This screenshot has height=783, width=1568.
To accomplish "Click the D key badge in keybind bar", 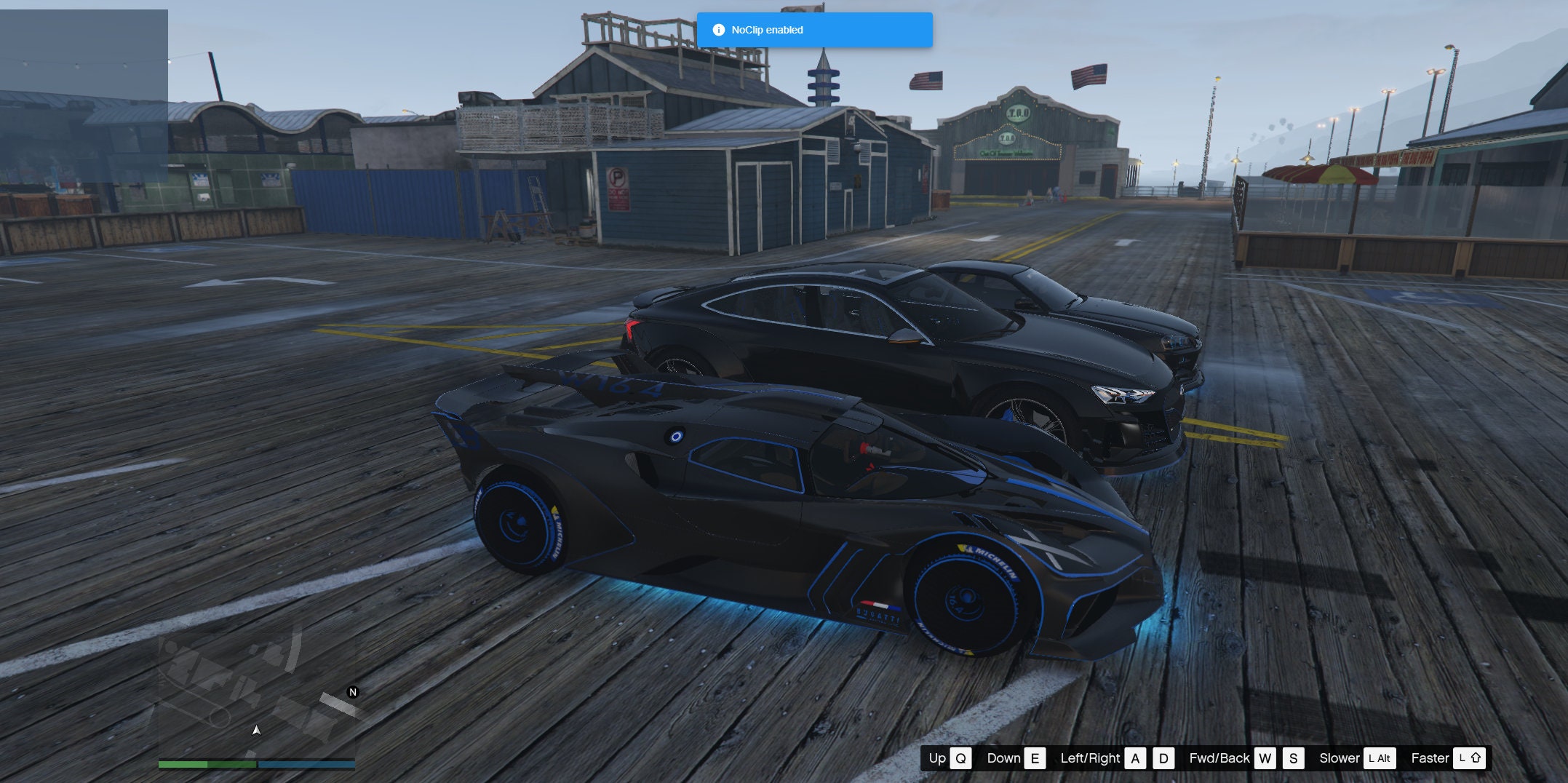I will tap(1163, 758).
